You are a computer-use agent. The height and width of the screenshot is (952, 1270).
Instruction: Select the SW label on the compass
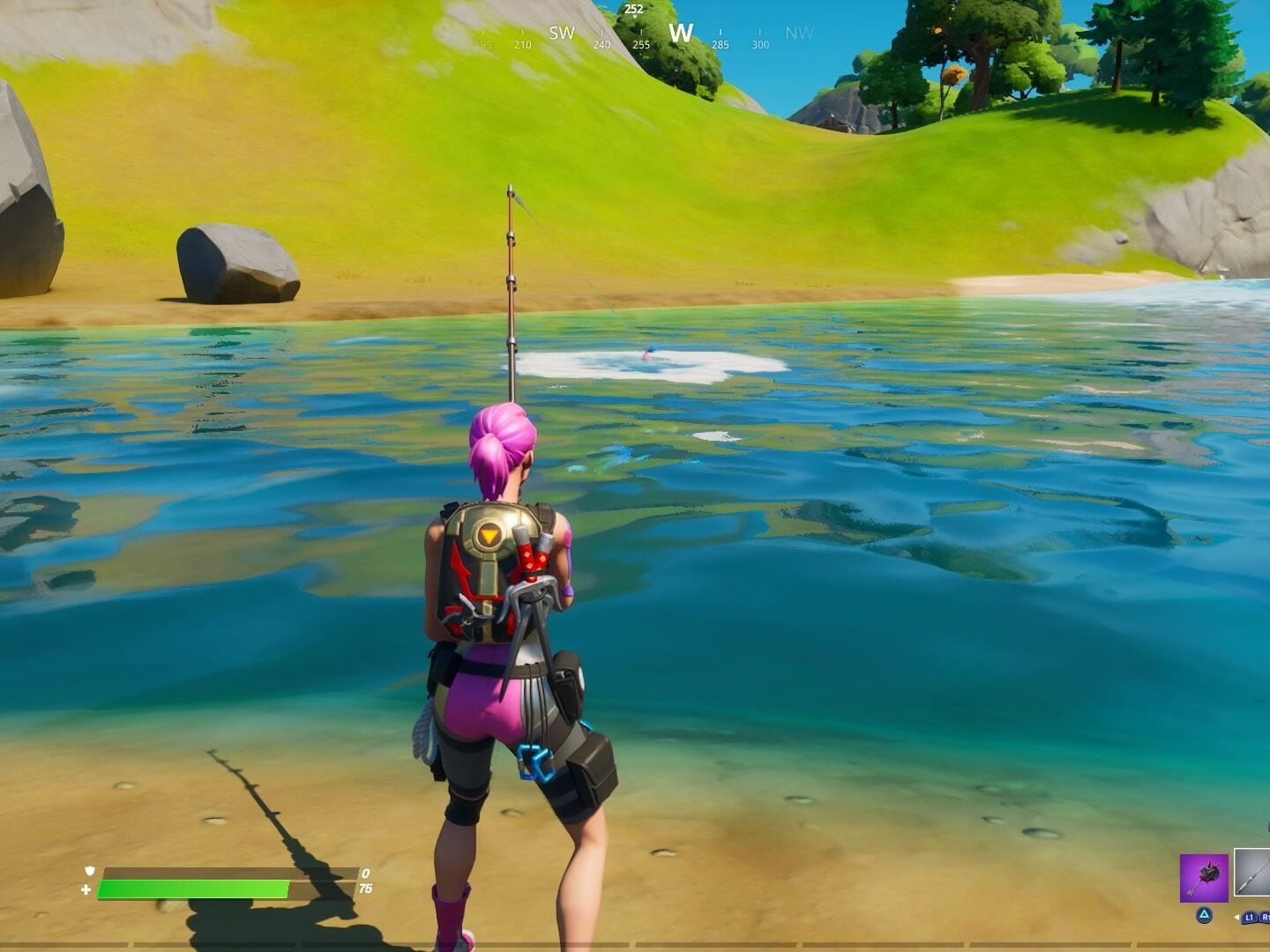click(562, 33)
